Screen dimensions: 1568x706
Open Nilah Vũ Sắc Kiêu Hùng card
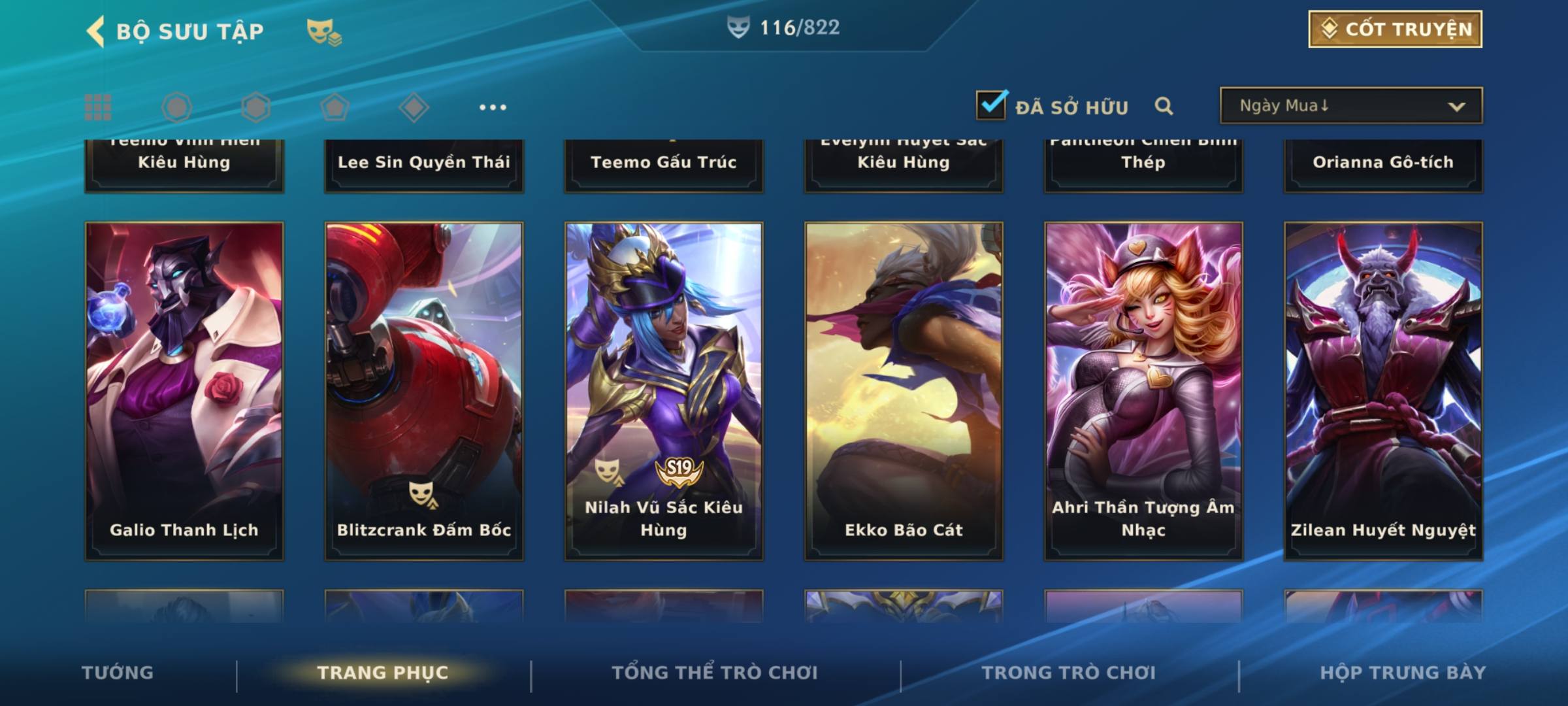click(664, 391)
